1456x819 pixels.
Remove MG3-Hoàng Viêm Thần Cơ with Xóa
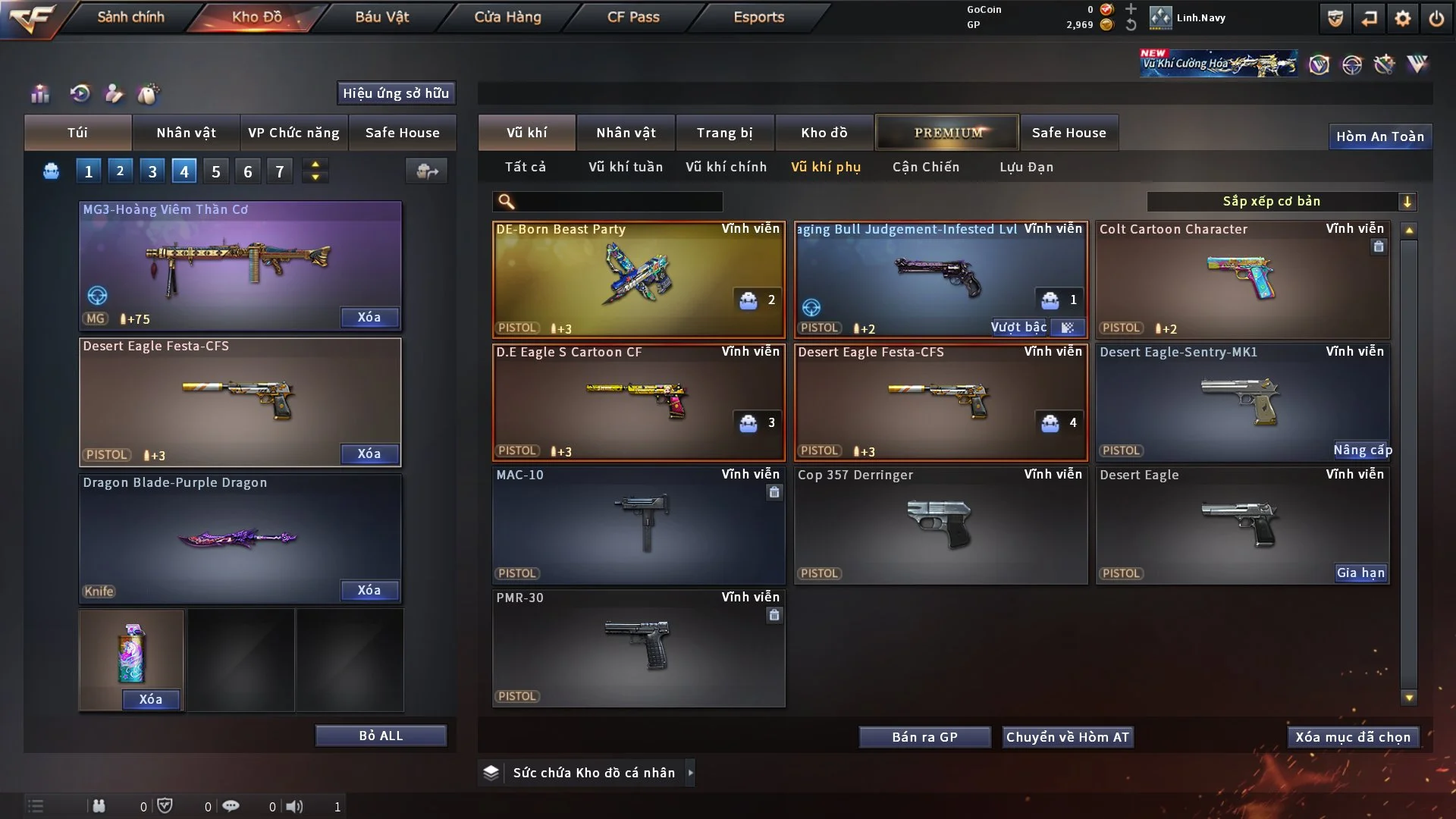pyautogui.click(x=369, y=318)
